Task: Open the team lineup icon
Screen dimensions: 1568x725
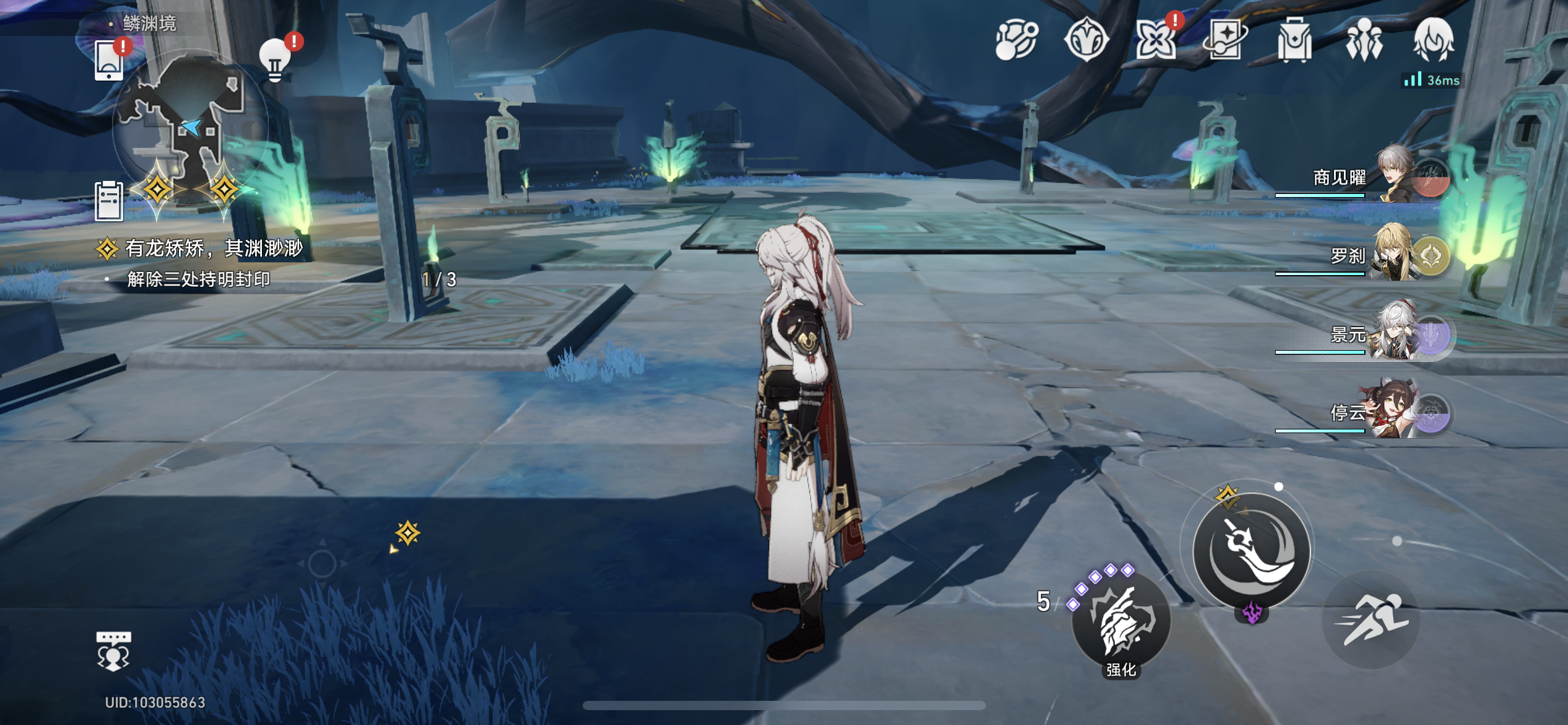Action: [x=1364, y=40]
